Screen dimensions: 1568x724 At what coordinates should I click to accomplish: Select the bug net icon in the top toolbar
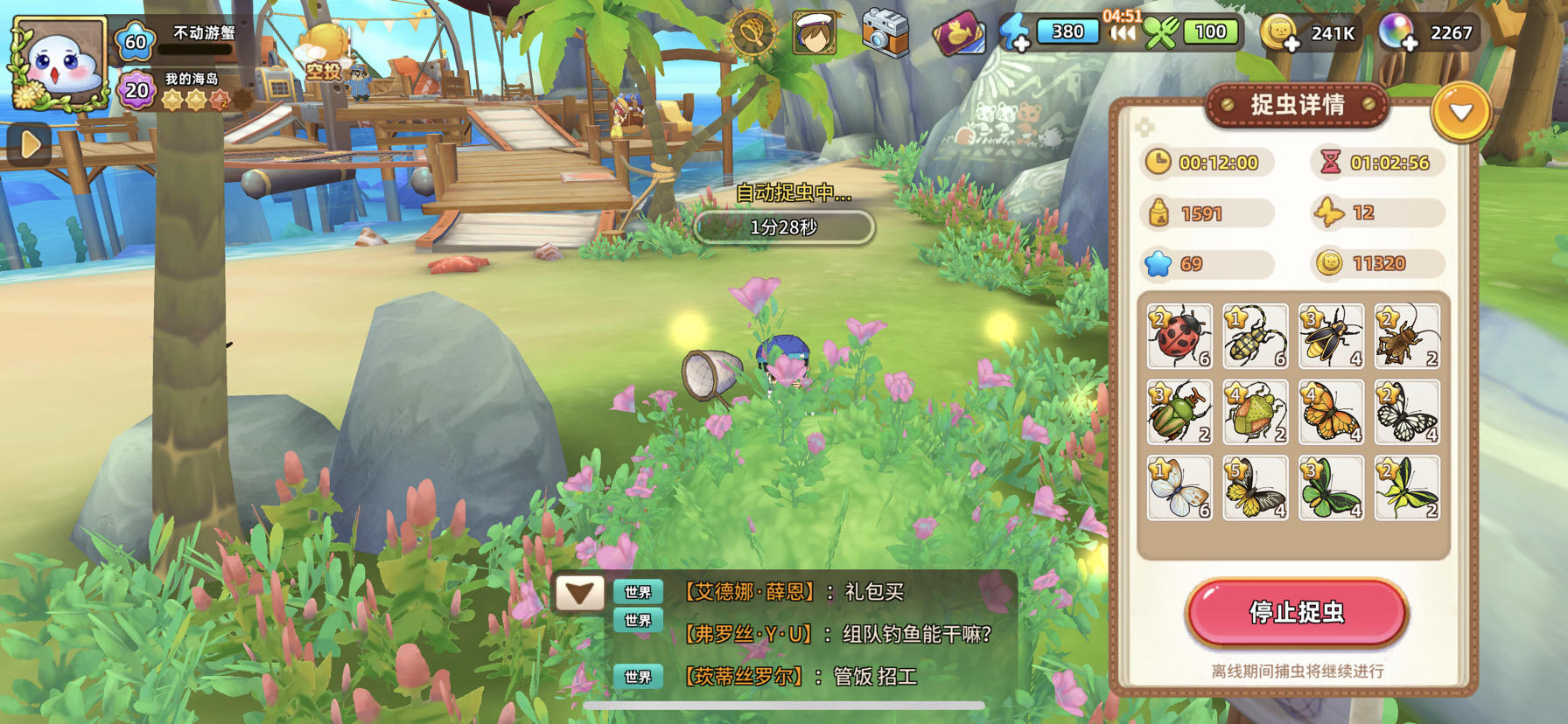coord(753,33)
